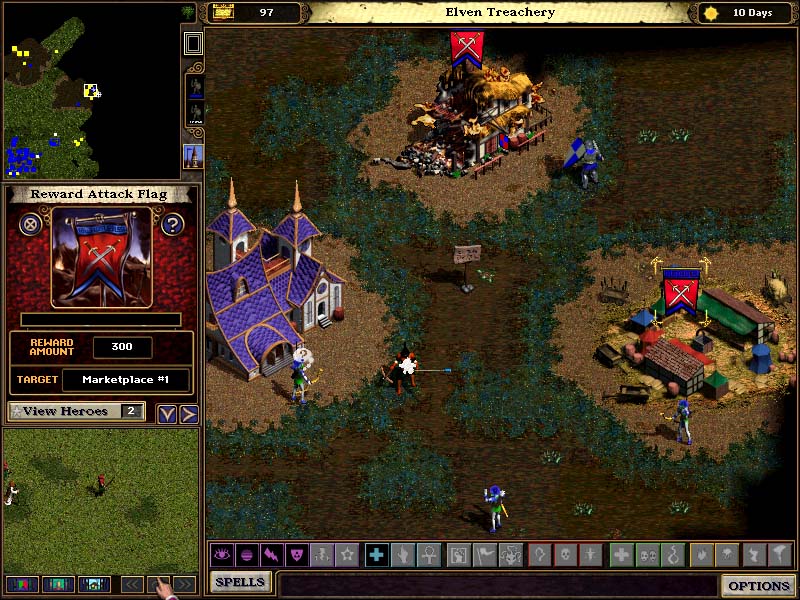Activate the blue cross healing spell
This screenshot has height=600, width=800.
pyautogui.click(x=376, y=554)
